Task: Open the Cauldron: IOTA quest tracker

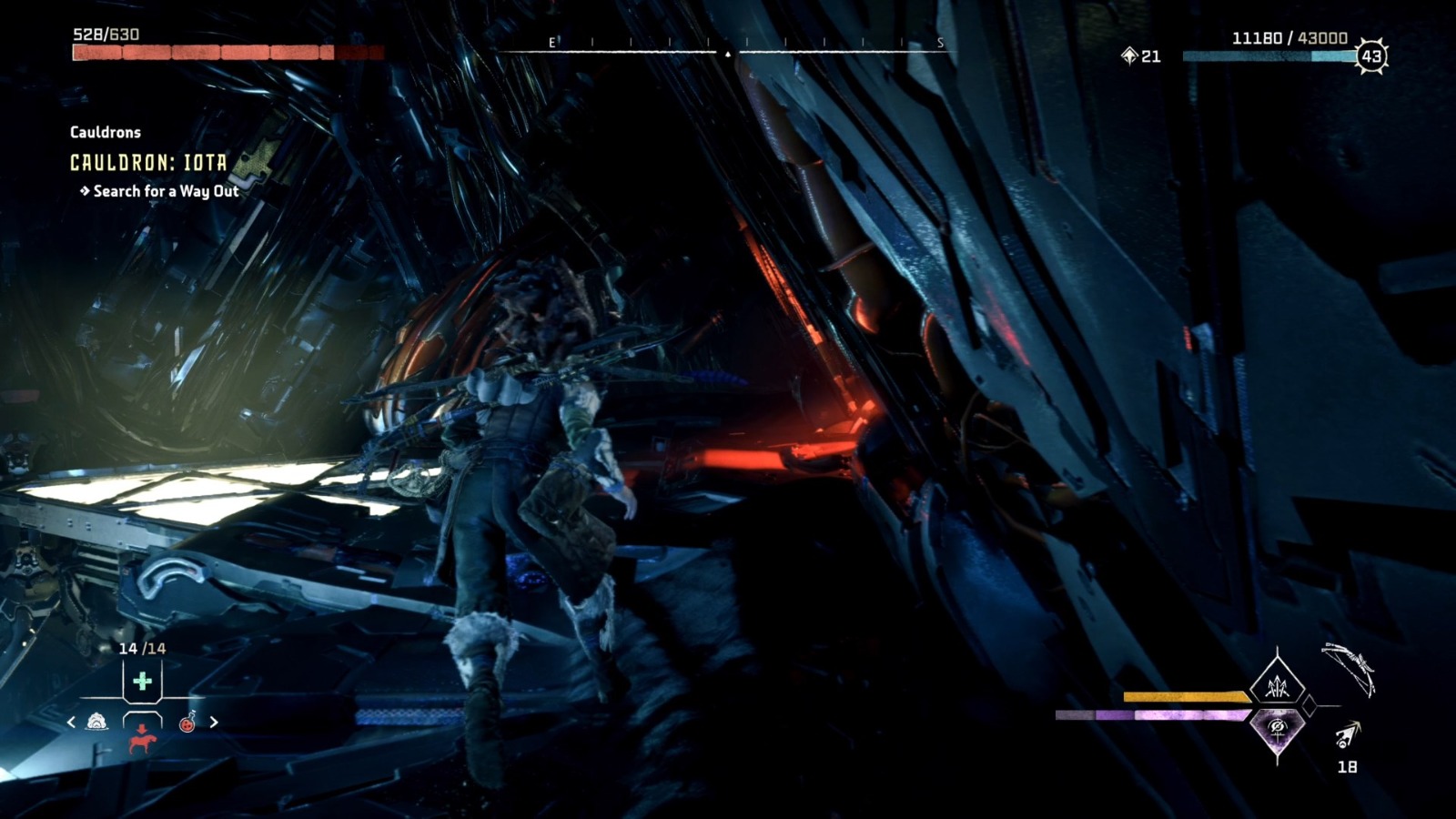Action: pos(148,163)
